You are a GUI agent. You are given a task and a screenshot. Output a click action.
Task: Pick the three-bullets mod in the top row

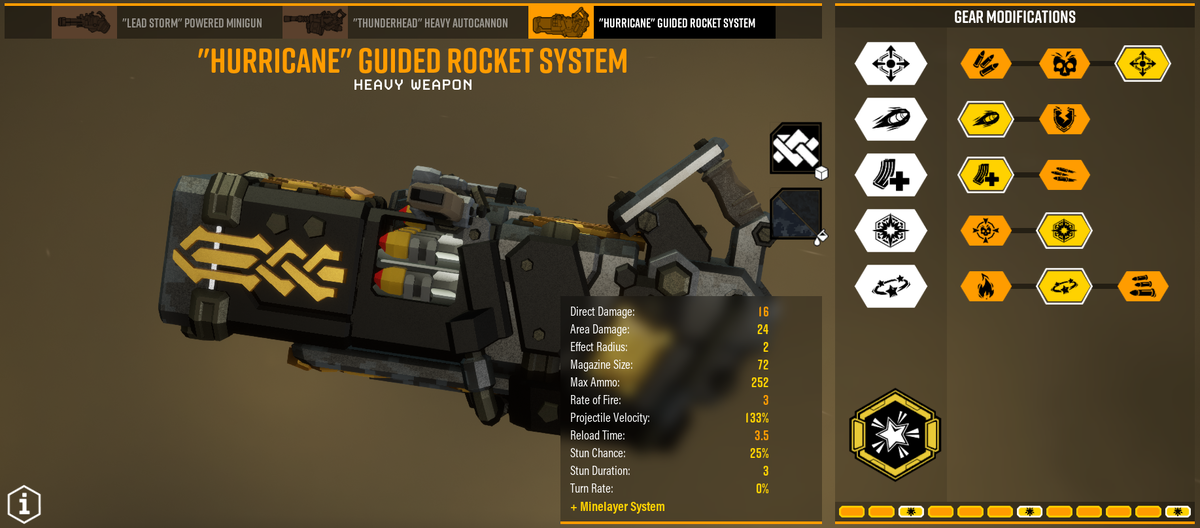[984, 63]
